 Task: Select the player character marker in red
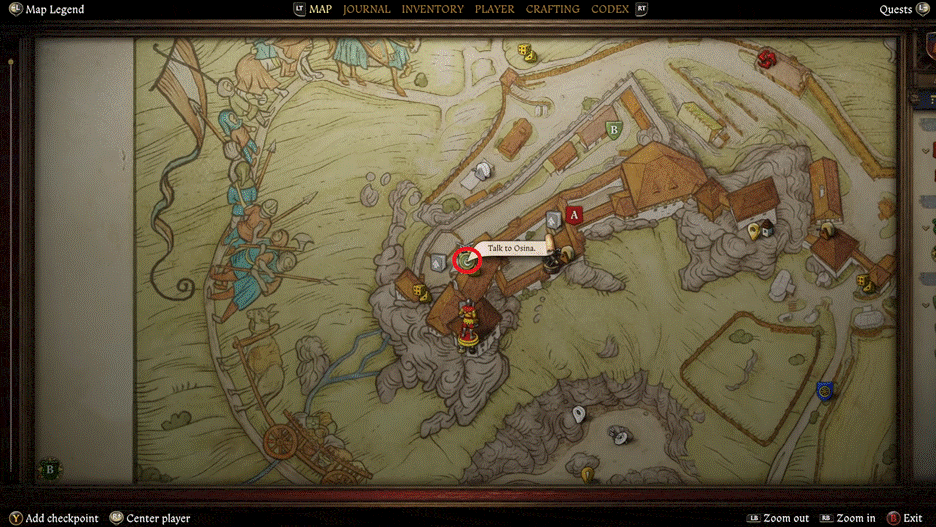tap(466, 327)
